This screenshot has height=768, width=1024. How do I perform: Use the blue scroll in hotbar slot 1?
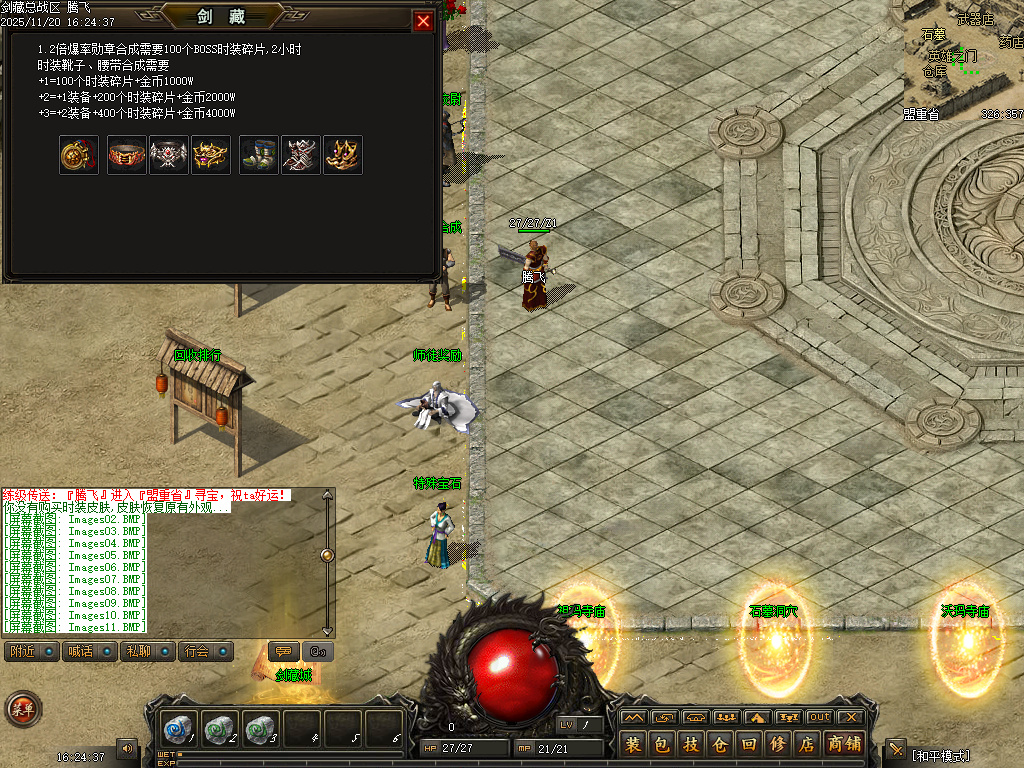tap(181, 729)
